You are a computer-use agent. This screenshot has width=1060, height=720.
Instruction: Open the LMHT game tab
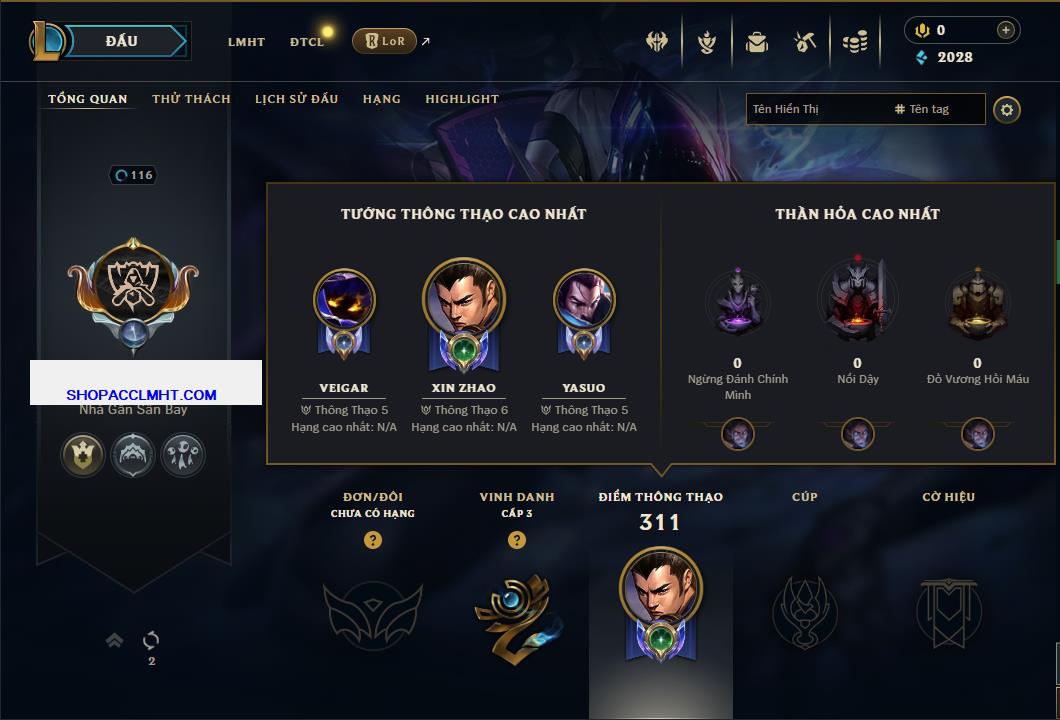(246, 42)
